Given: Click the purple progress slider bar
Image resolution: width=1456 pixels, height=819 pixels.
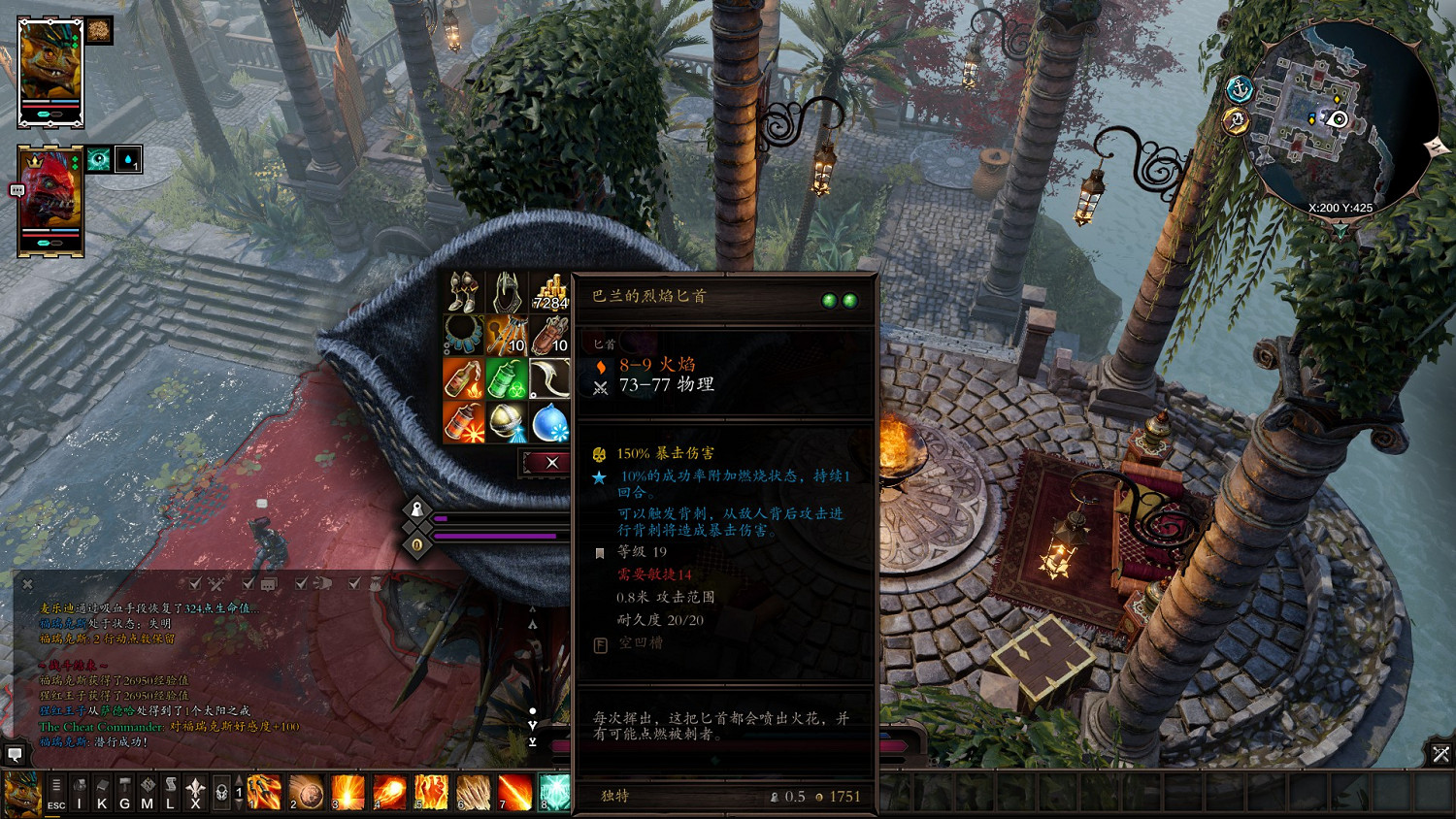Looking at the screenshot, I should tap(495, 536).
